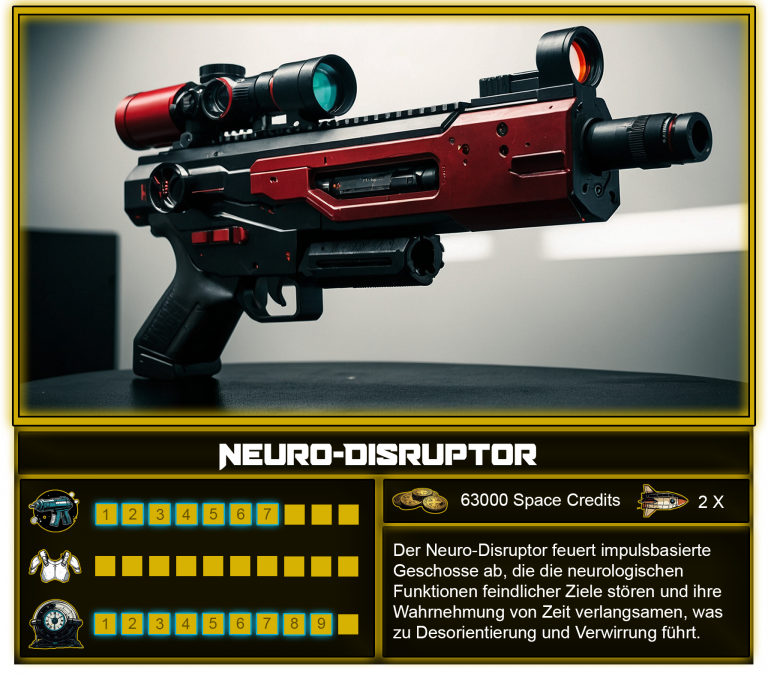Select the German weapon description text box

[x=565, y=592]
